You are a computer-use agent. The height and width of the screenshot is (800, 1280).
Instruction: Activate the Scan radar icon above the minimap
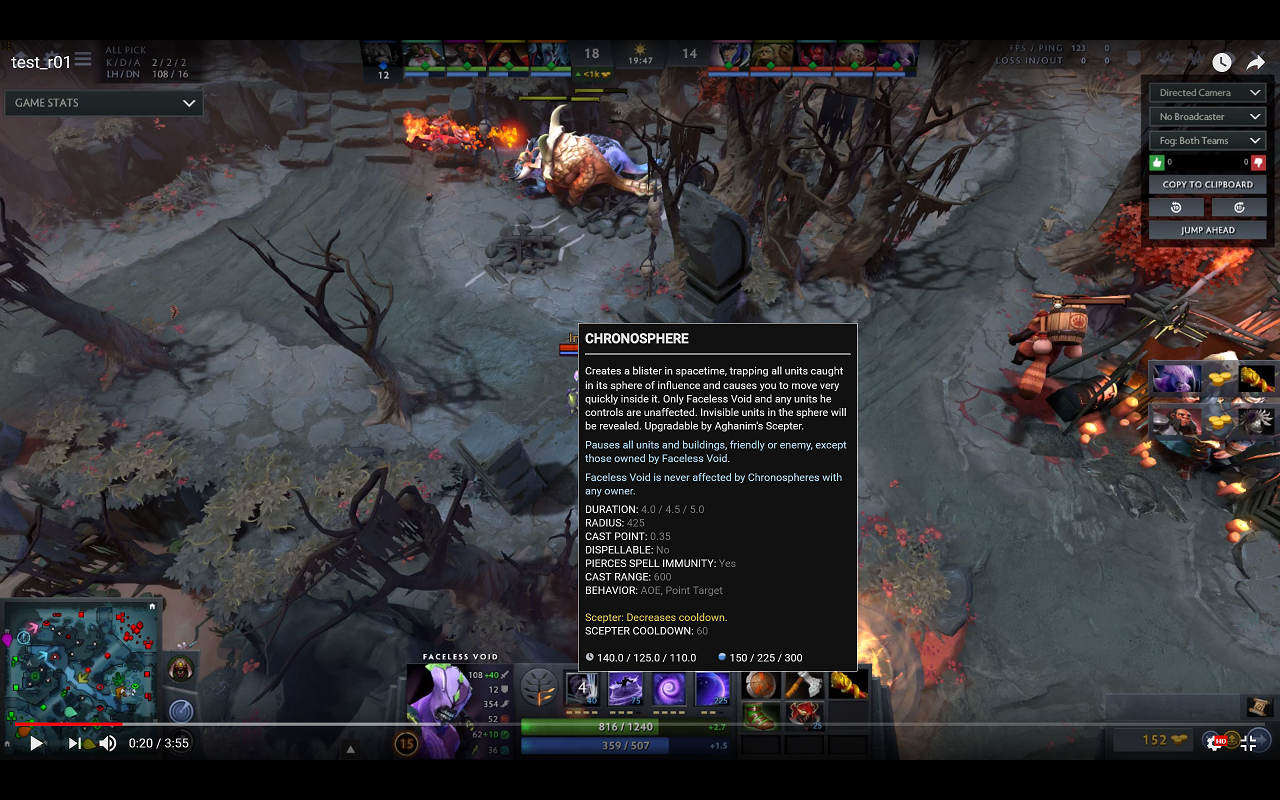(183, 710)
